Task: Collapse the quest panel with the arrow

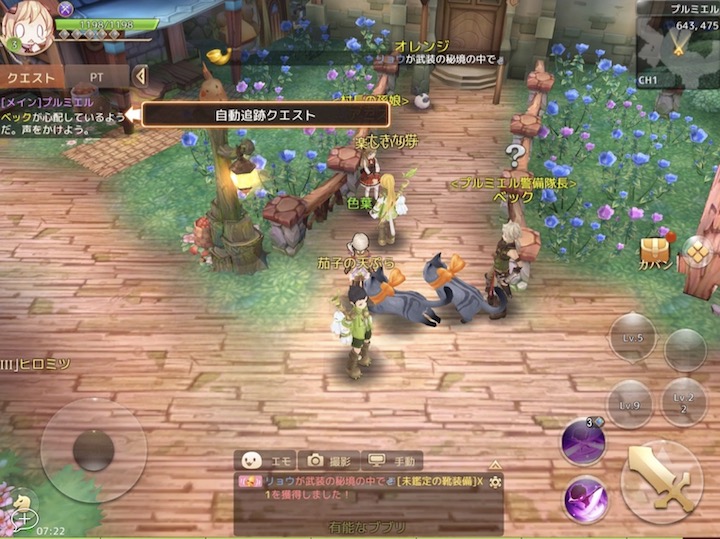Action: click(141, 76)
